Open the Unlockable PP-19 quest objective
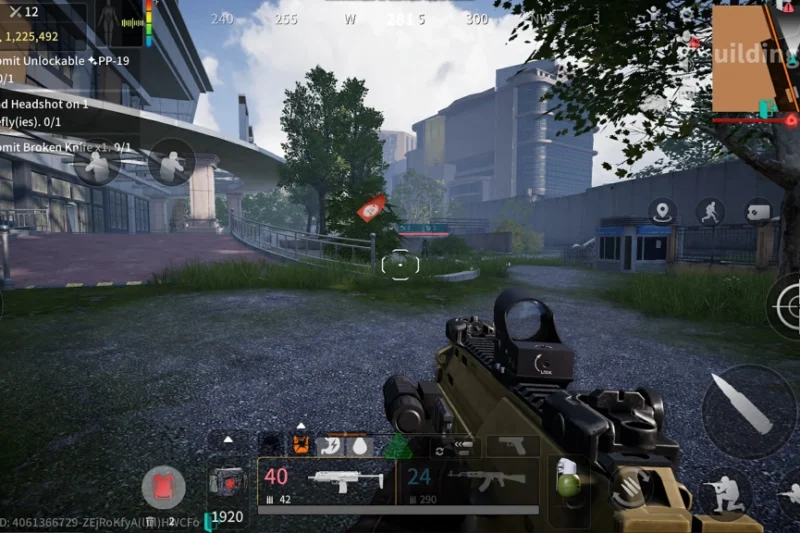The height and width of the screenshot is (533, 800). (60, 63)
